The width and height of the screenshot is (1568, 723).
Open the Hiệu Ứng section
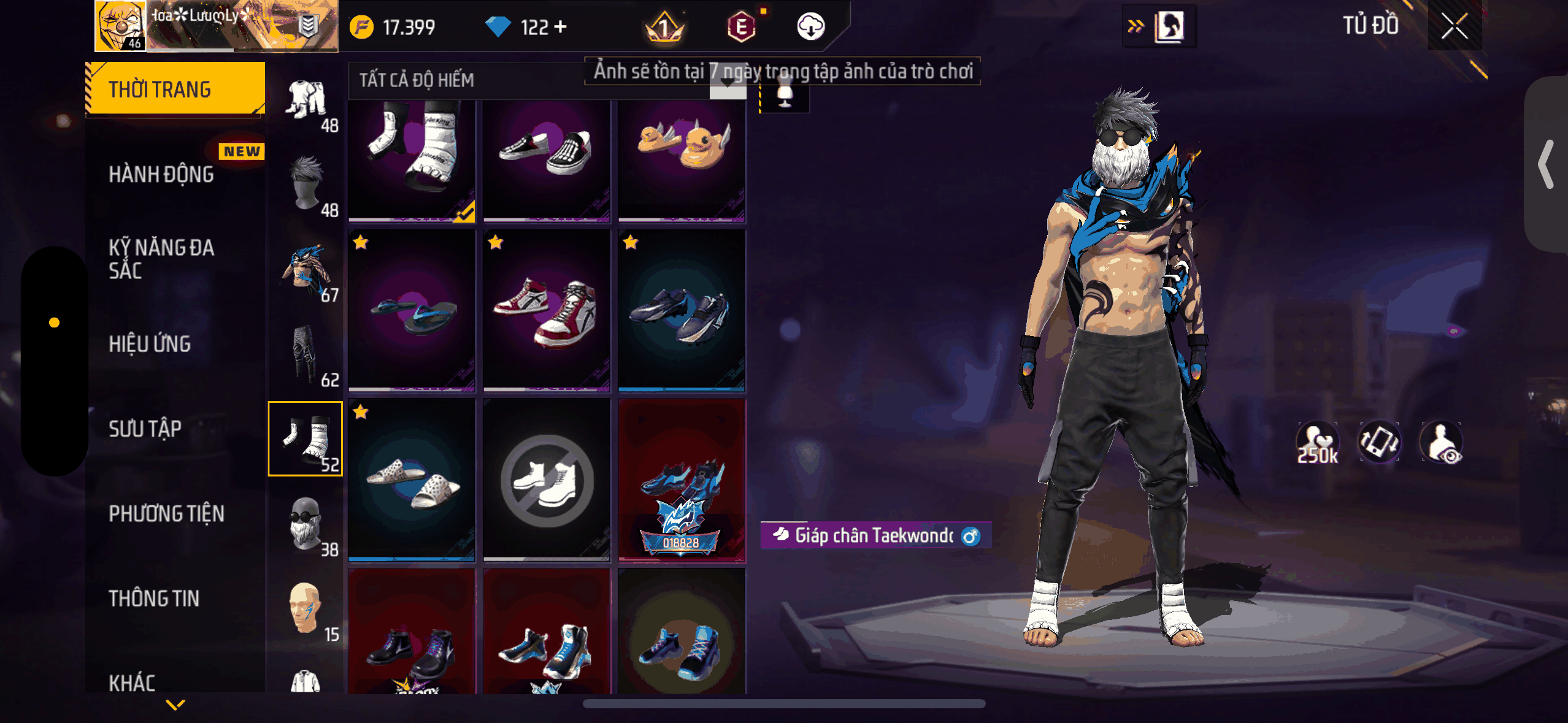(150, 344)
